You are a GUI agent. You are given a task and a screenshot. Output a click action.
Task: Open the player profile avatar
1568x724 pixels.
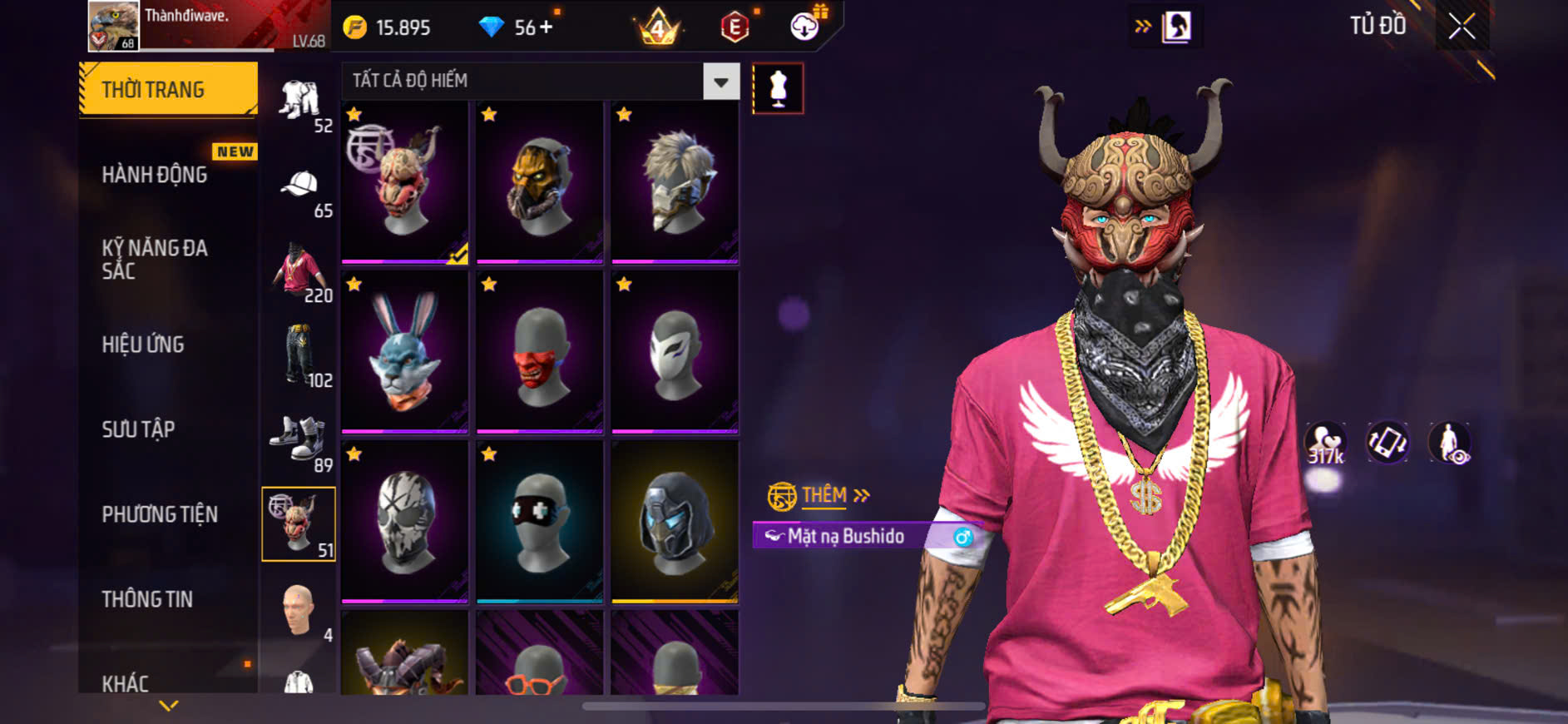pyautogui.click(x=114, y=25)
